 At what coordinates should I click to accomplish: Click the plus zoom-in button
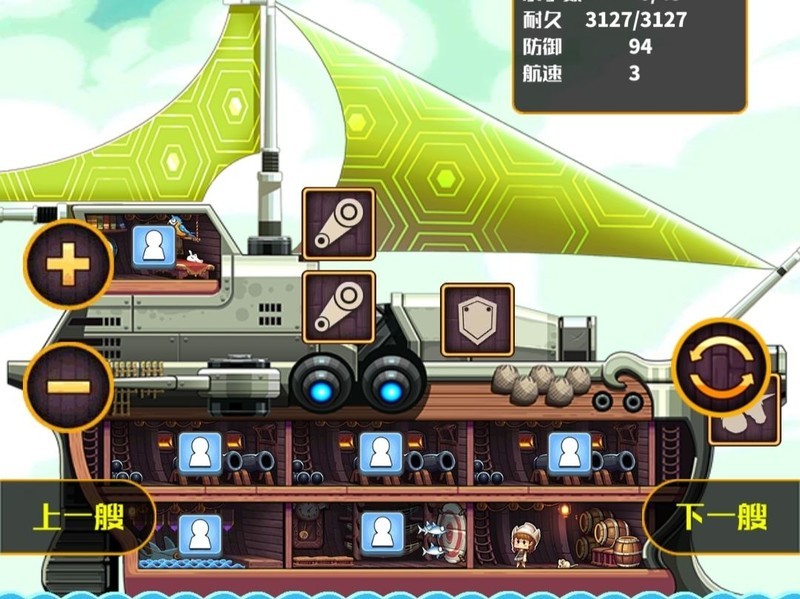69,265
